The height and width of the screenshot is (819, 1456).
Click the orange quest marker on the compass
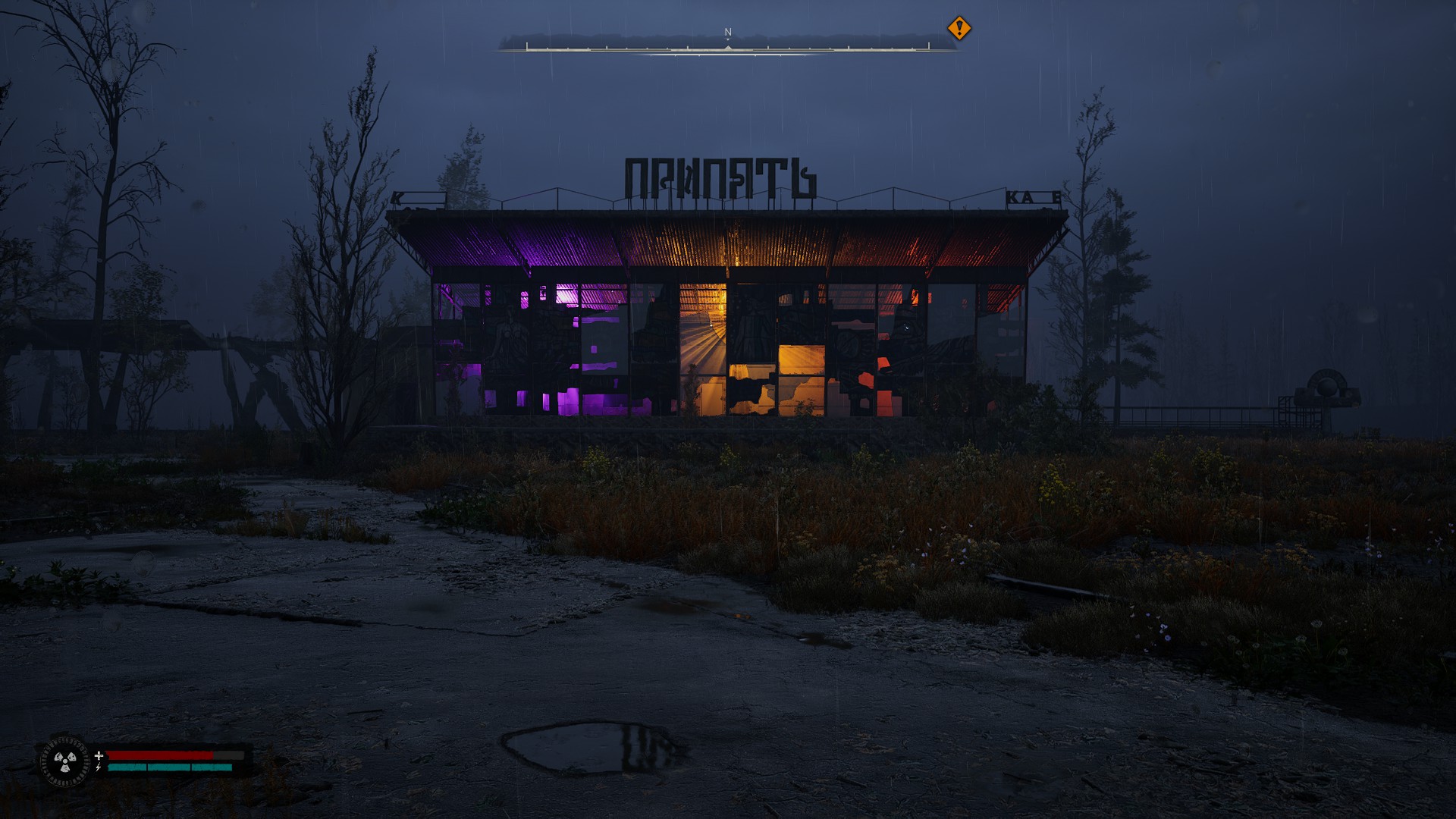(959, 29)
